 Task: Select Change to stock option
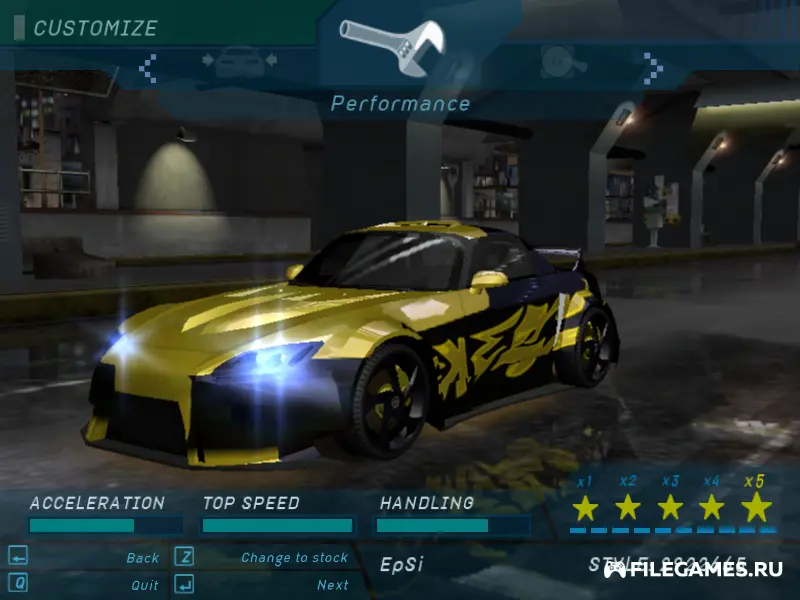(x=294, y=558)
